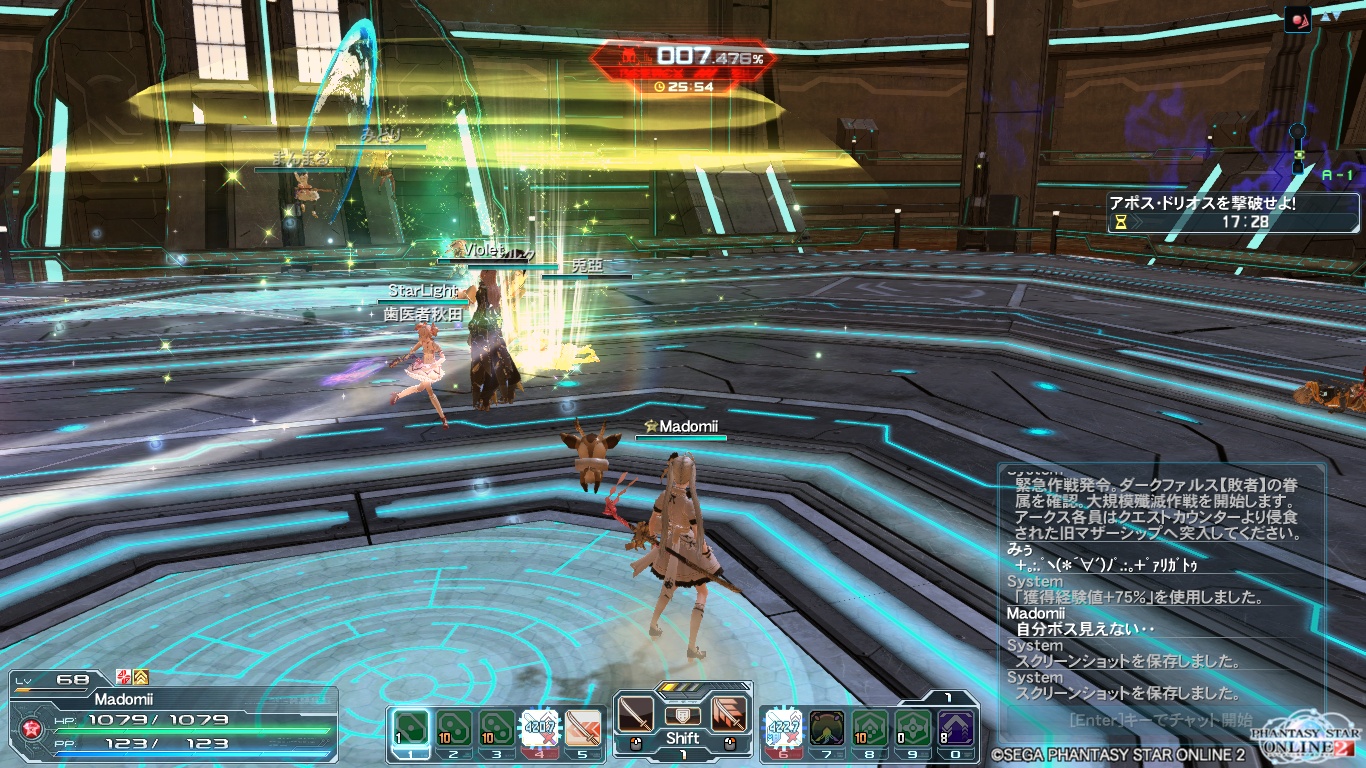The width and height of the screenshot is (1366, 768).
Task: Click the shield icon above the Shift label
Action: (682, 715)
